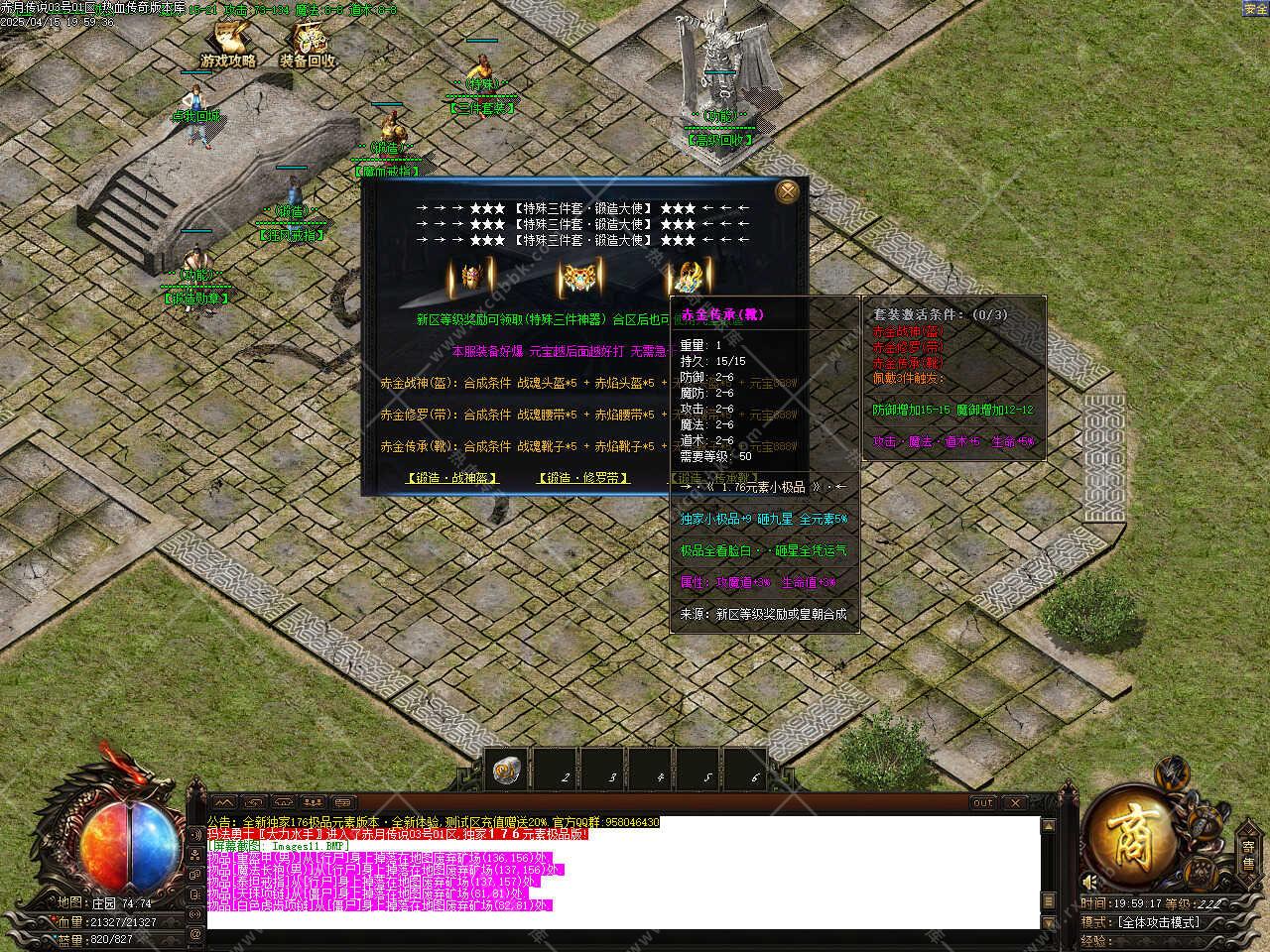
Task: Click the OUT button above the chat
Action: pos(982,802)
